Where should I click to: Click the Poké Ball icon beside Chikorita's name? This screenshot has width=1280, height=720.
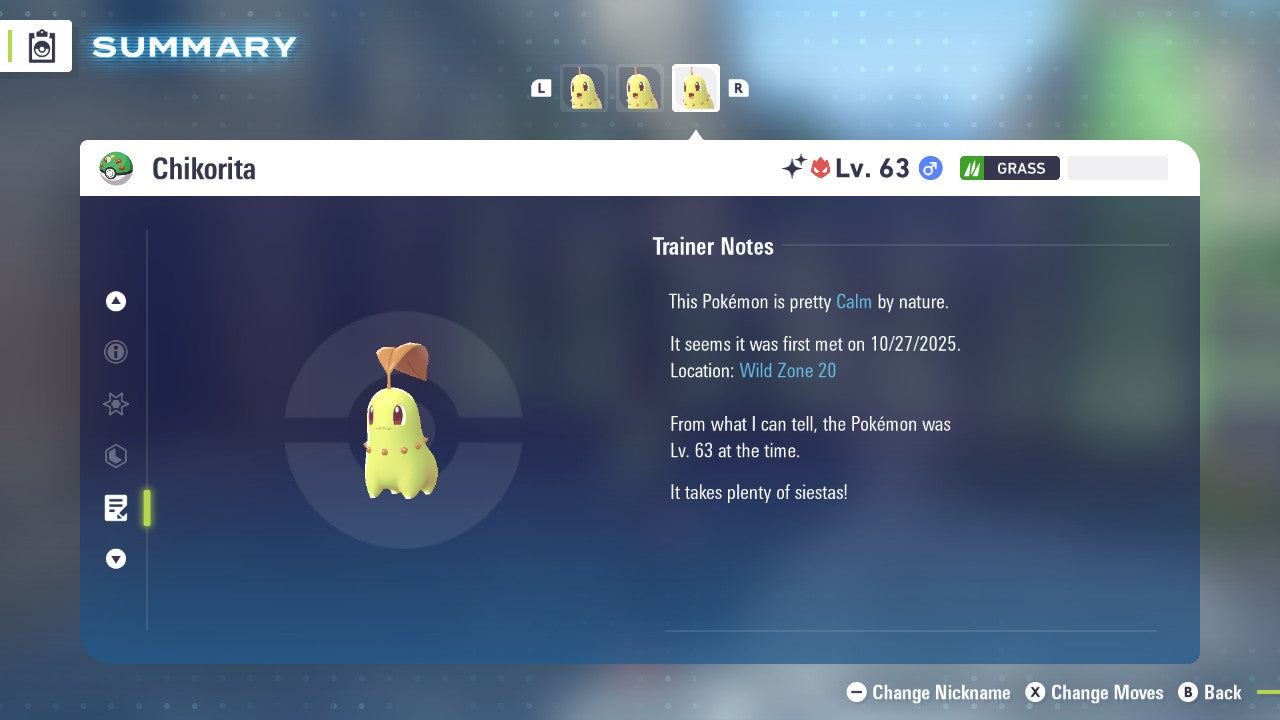[117, 168]
